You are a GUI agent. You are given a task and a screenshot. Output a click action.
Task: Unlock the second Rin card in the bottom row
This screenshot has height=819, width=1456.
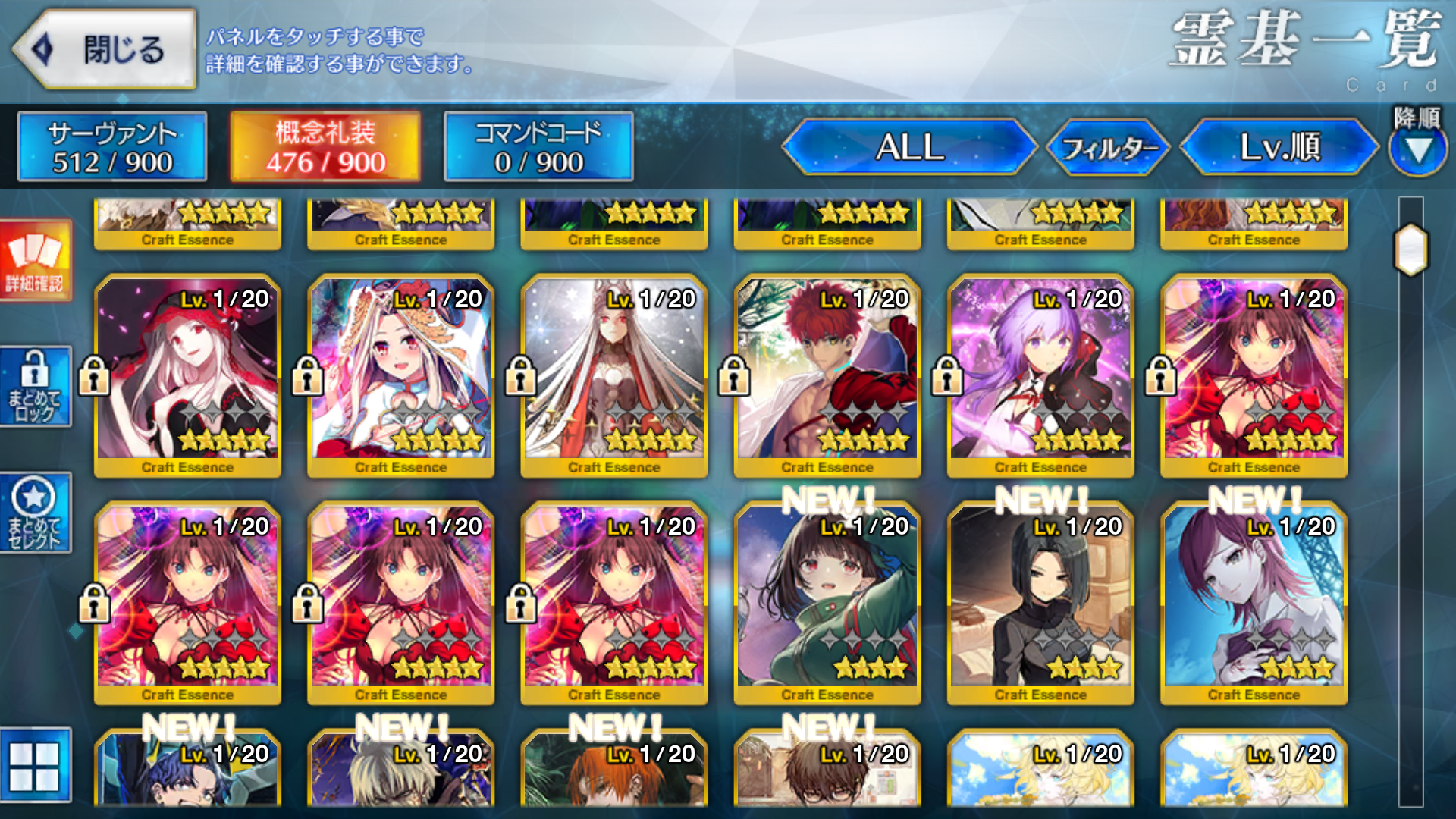[306, 601]
